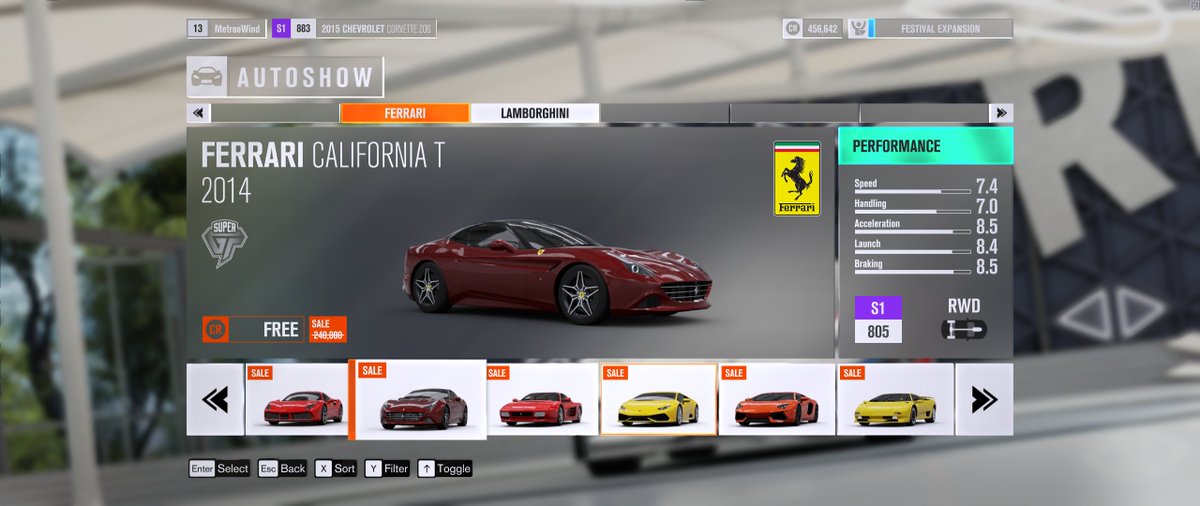
Task: Select the Lamborghini manufacturer tab
Action: (534, 113)
